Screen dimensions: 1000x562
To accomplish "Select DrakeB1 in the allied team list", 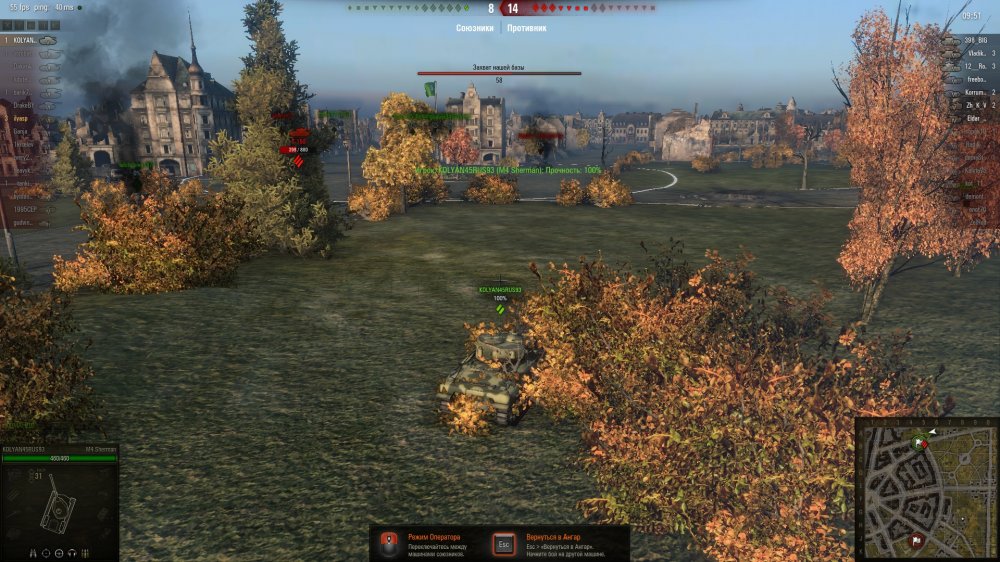I will [x=22, y=105].
